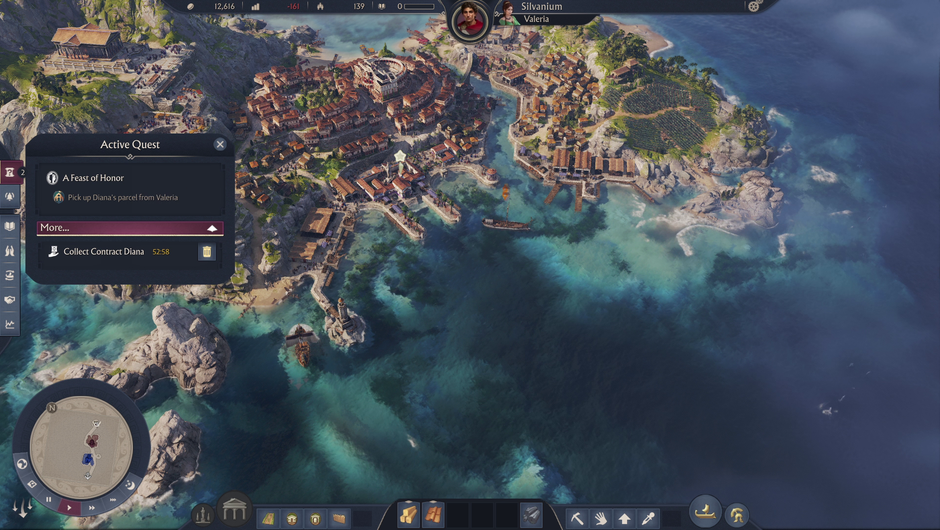Screen dimensions: 940x530
Task: Open the helmet military menu button
Action: pyautogui.click(x=737, y=515)
